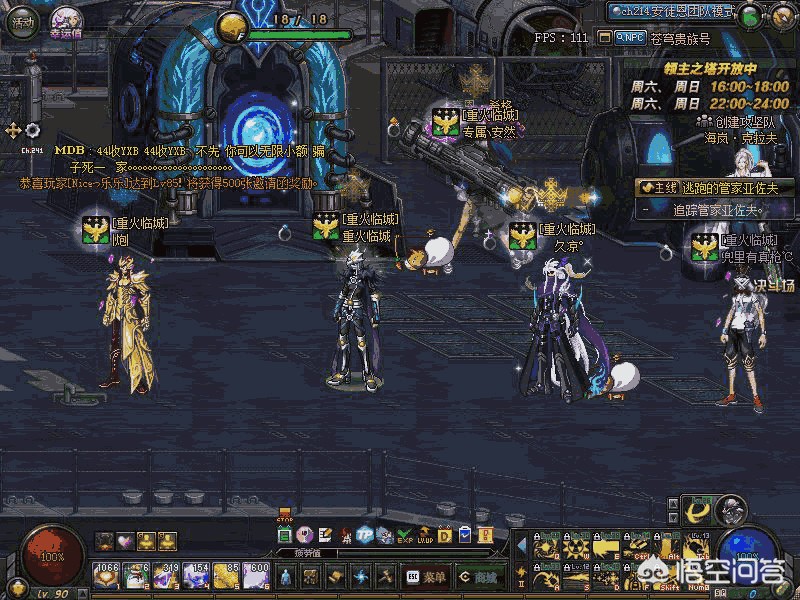Open the 活动 events button
800x600 pixels.
point(22,22)
